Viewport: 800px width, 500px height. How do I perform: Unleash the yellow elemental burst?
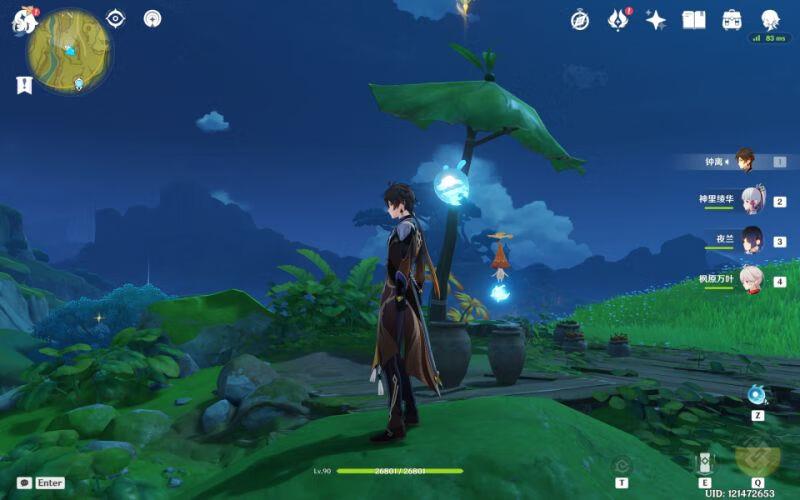(757, 458)
